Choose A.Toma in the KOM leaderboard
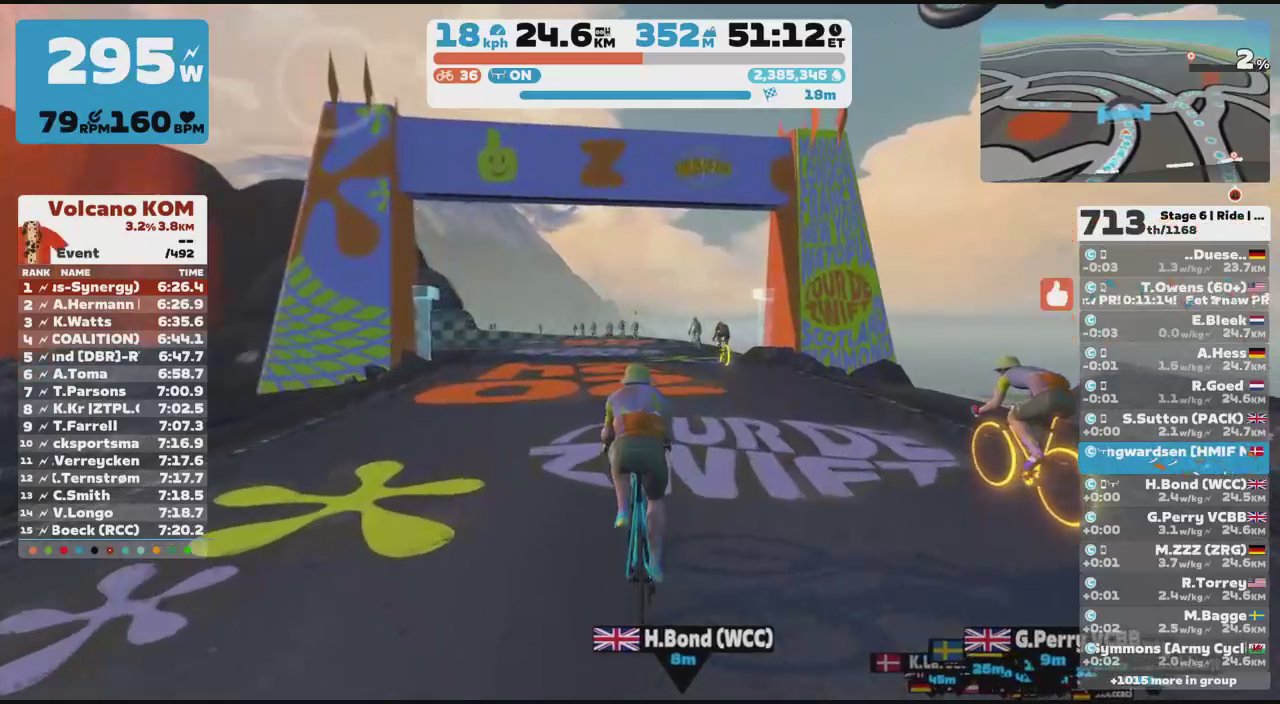The width and height of the screenshot is (1280, 704). [x=112, y=374]
